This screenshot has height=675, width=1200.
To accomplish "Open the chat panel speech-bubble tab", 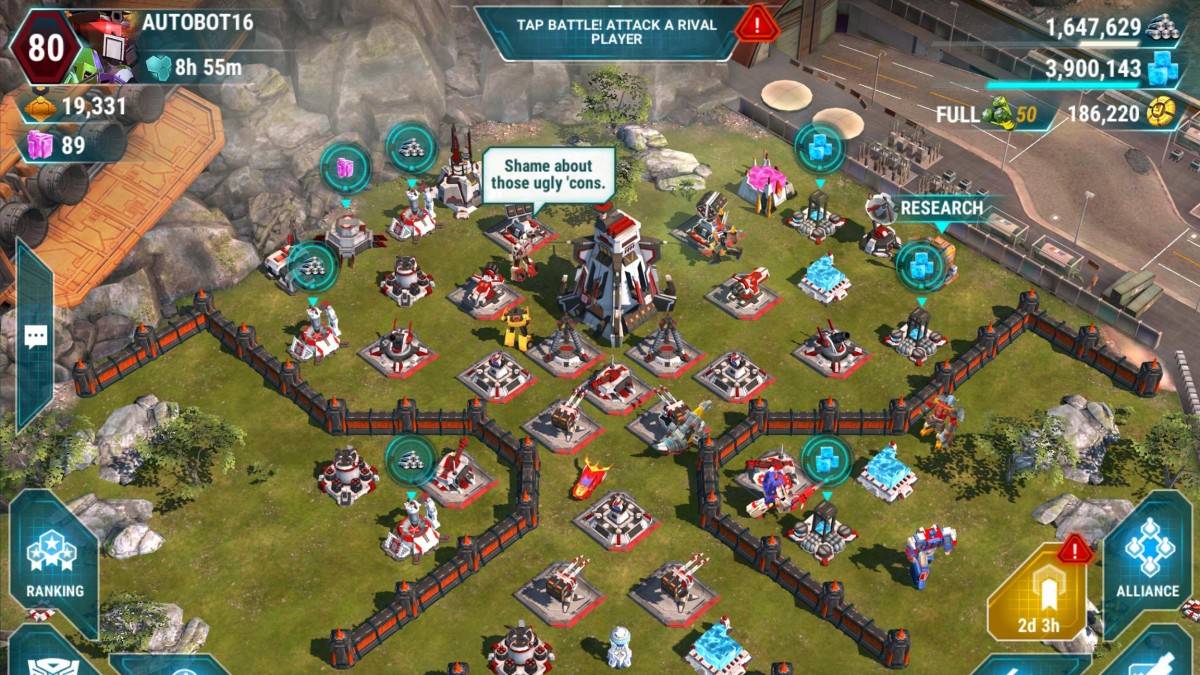I will pyautogui.click(x=35, y=337).
